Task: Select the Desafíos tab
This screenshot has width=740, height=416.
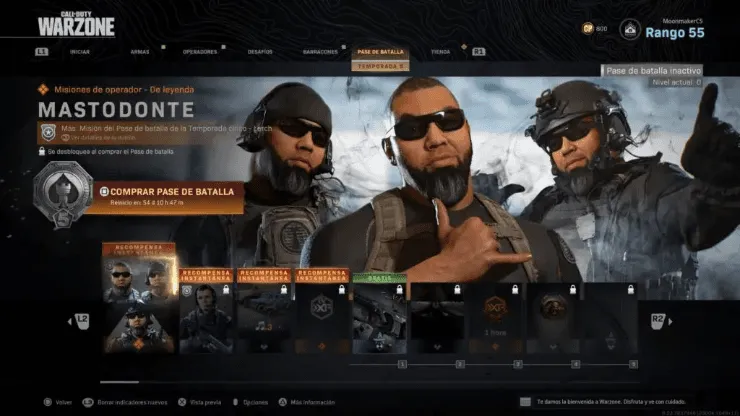Action: [x=259, y=51]
